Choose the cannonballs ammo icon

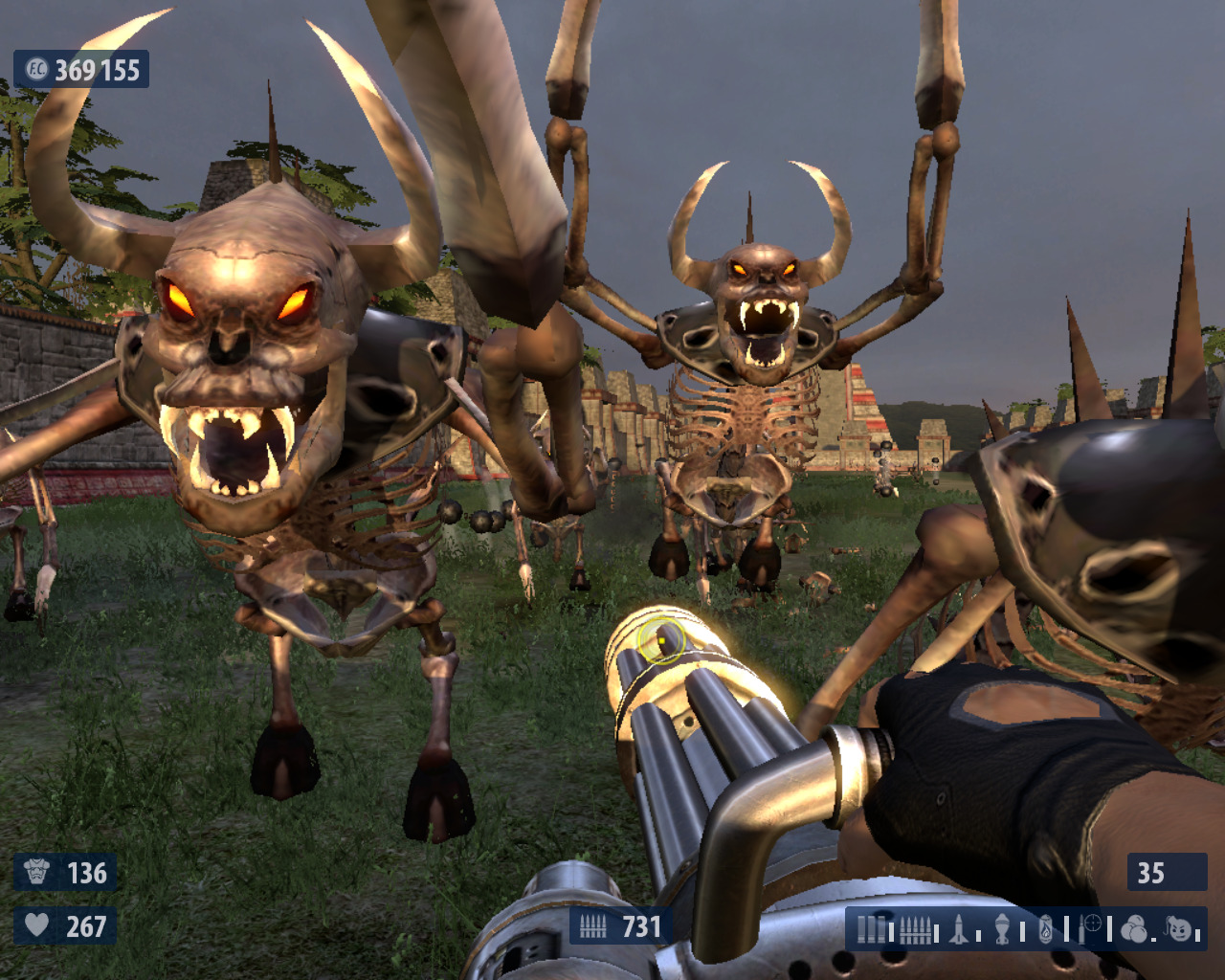1133,928
